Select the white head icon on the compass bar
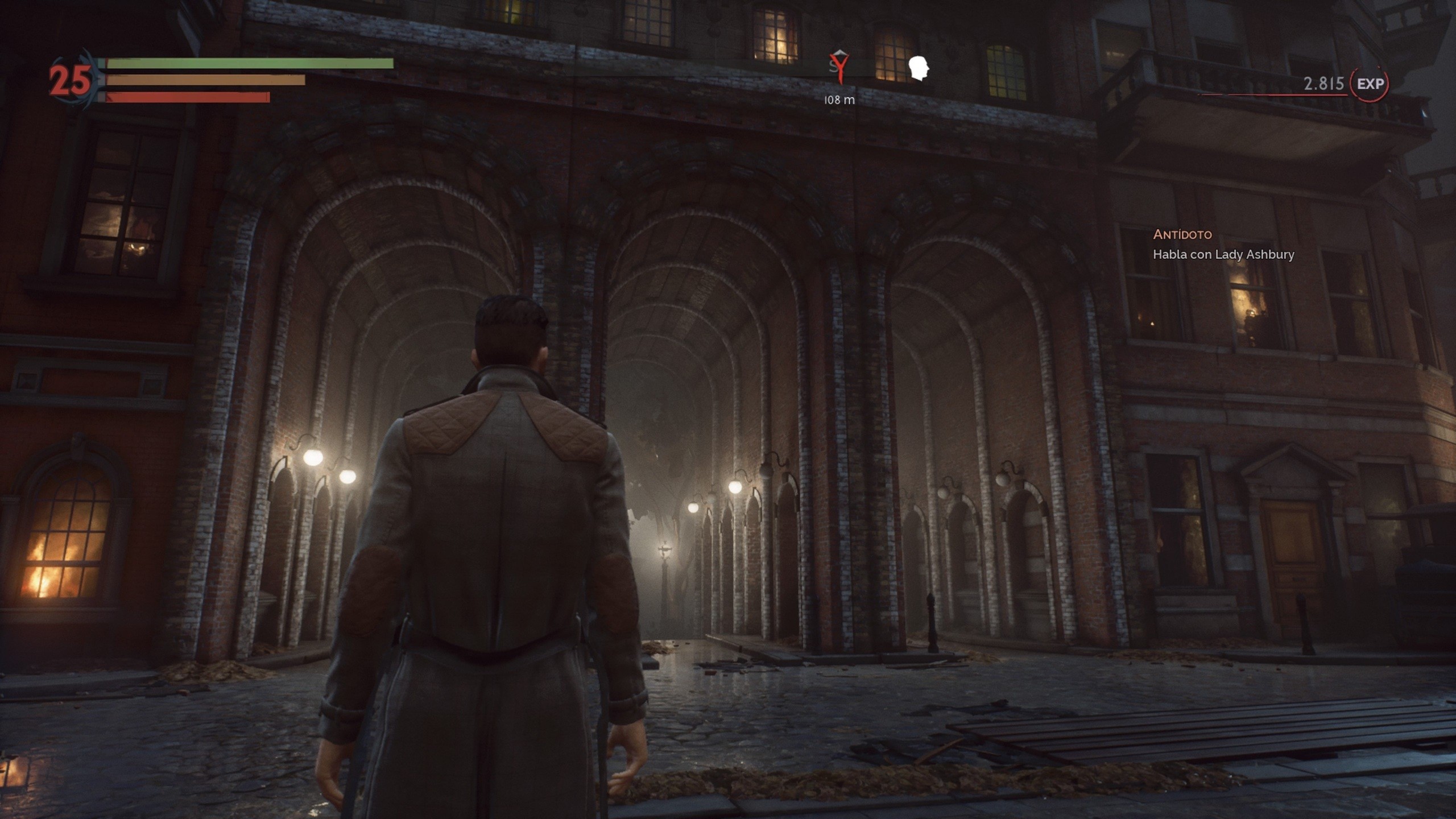The image size is (1456, 819). [x=920, y=66]
